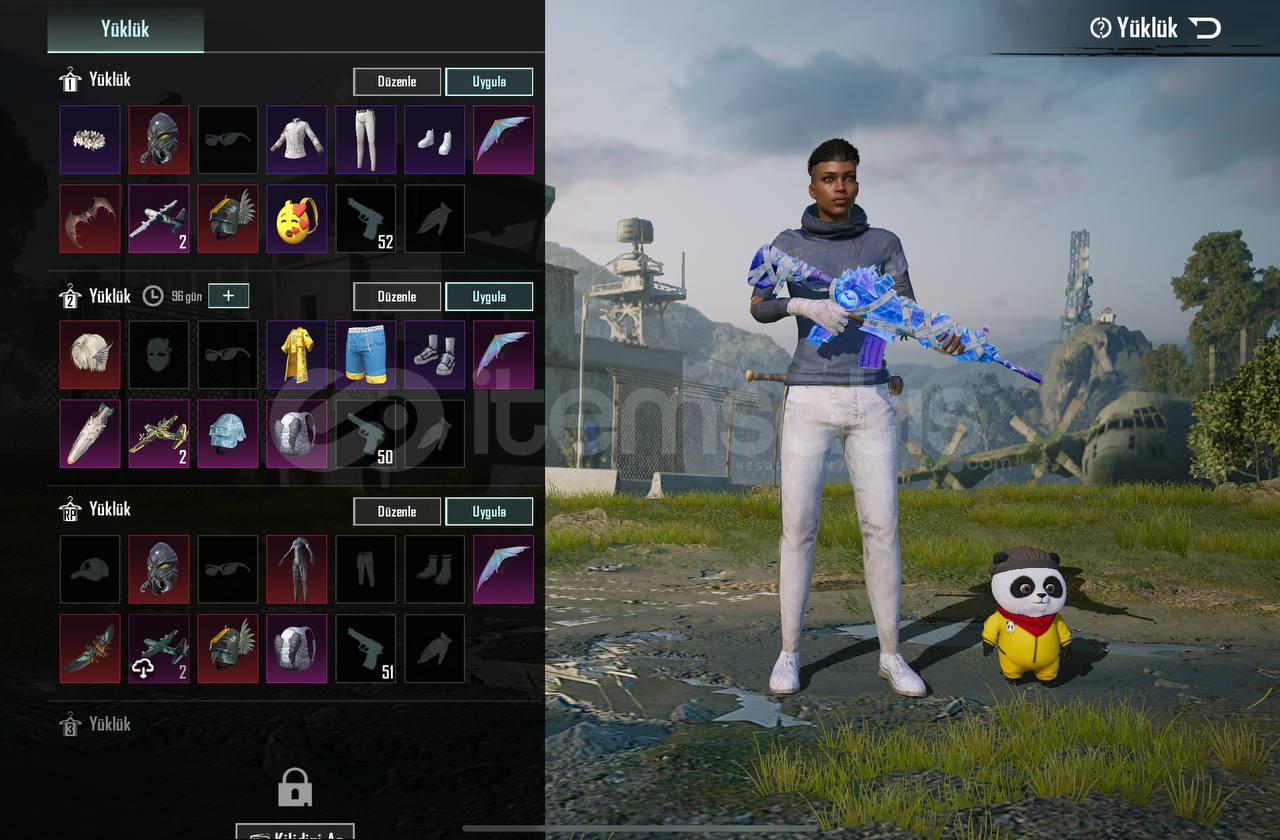Pick the white hair wig slot
Viewport: 1280px width, 840px height.
(x=90, y=355)
